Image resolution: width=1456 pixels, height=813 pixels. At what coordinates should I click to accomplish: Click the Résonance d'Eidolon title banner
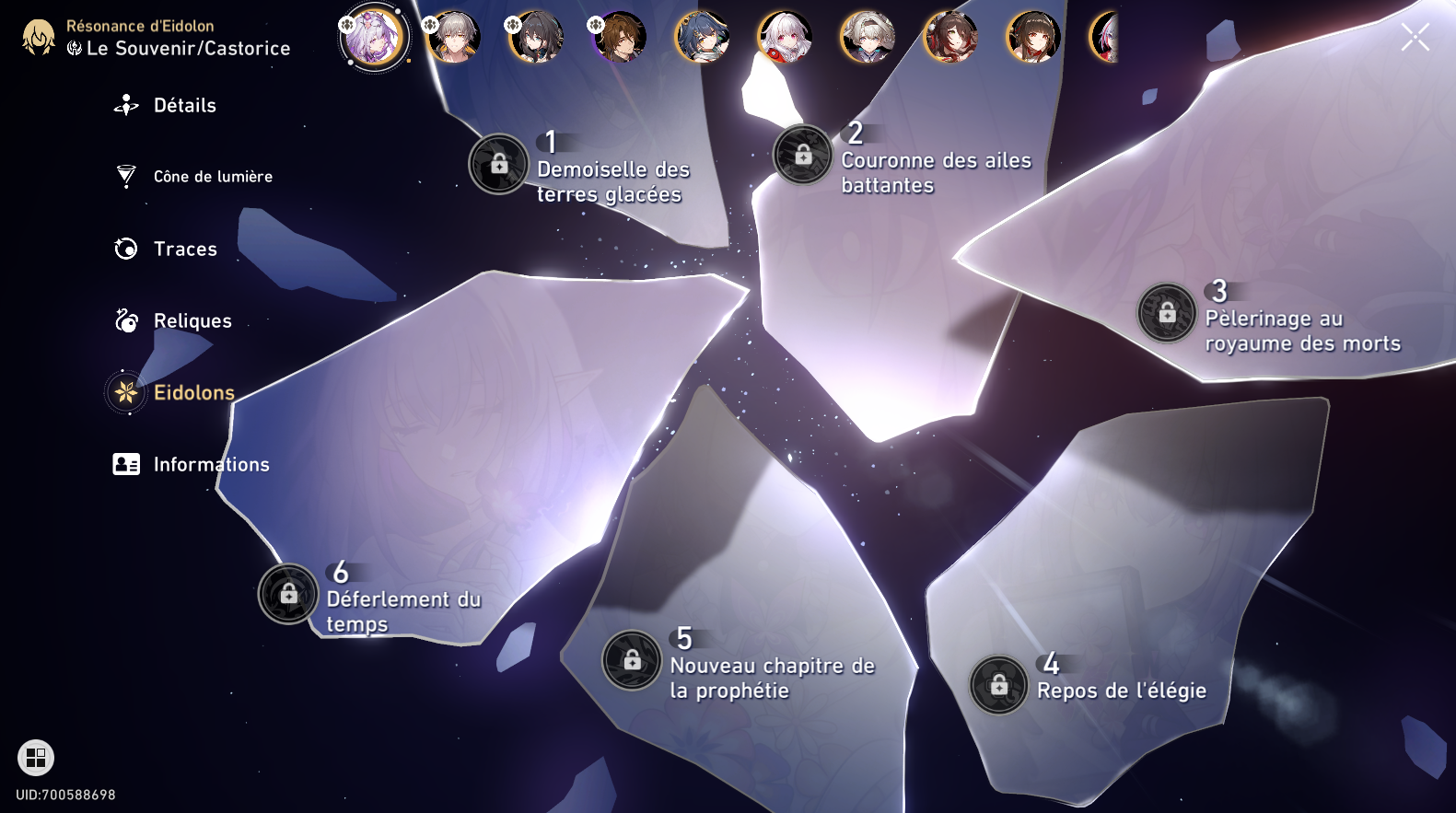point(141,26)
